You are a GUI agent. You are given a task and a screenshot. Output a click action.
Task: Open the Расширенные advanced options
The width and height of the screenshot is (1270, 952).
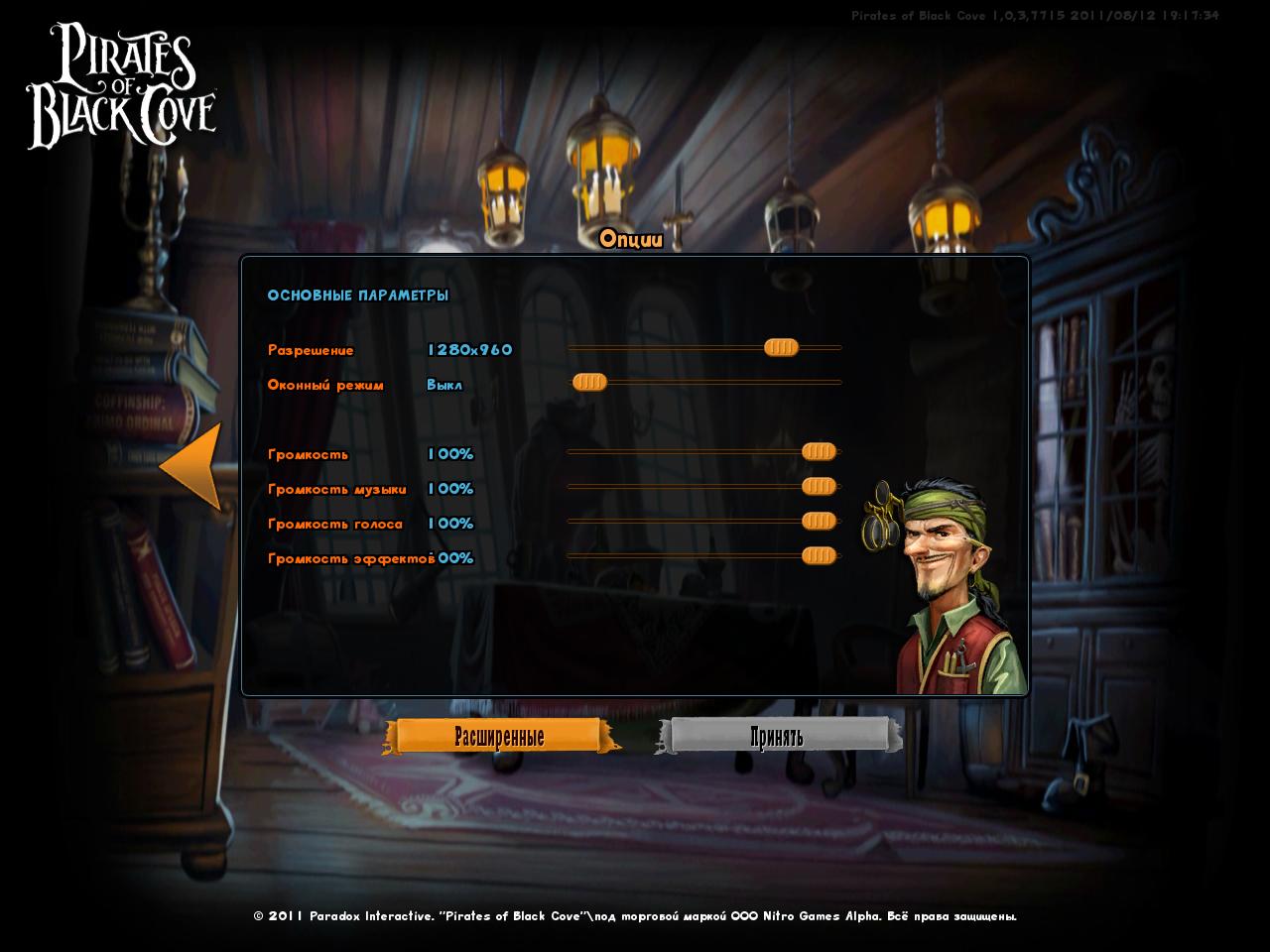(x=499, y=737)
